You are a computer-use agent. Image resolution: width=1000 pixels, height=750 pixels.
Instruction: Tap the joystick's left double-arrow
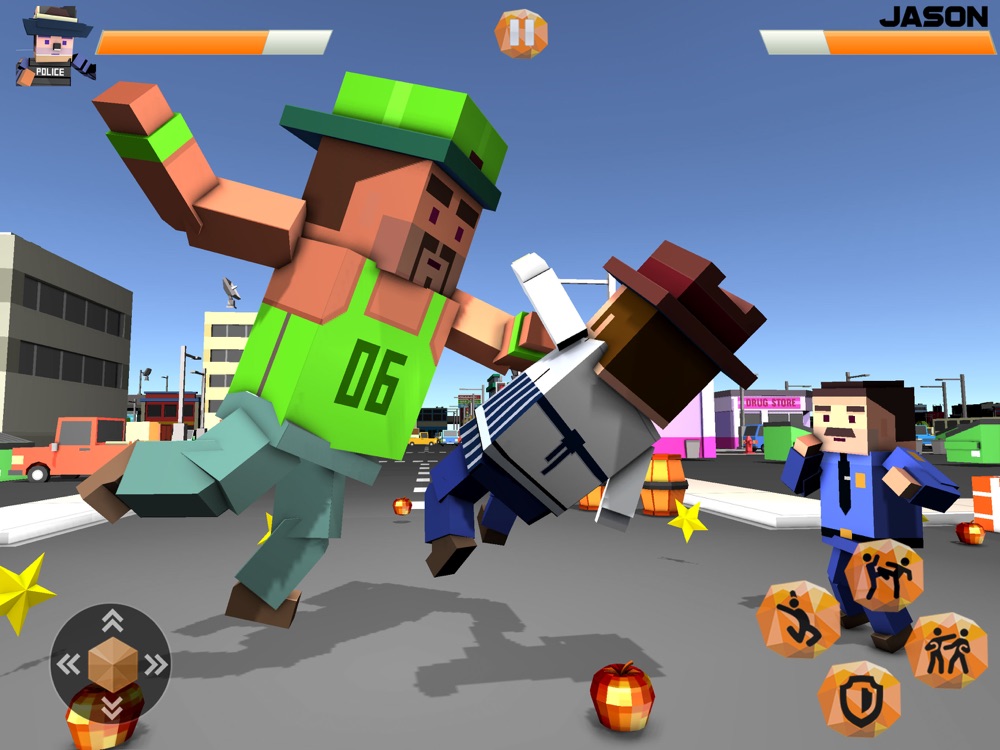point(68,663)
